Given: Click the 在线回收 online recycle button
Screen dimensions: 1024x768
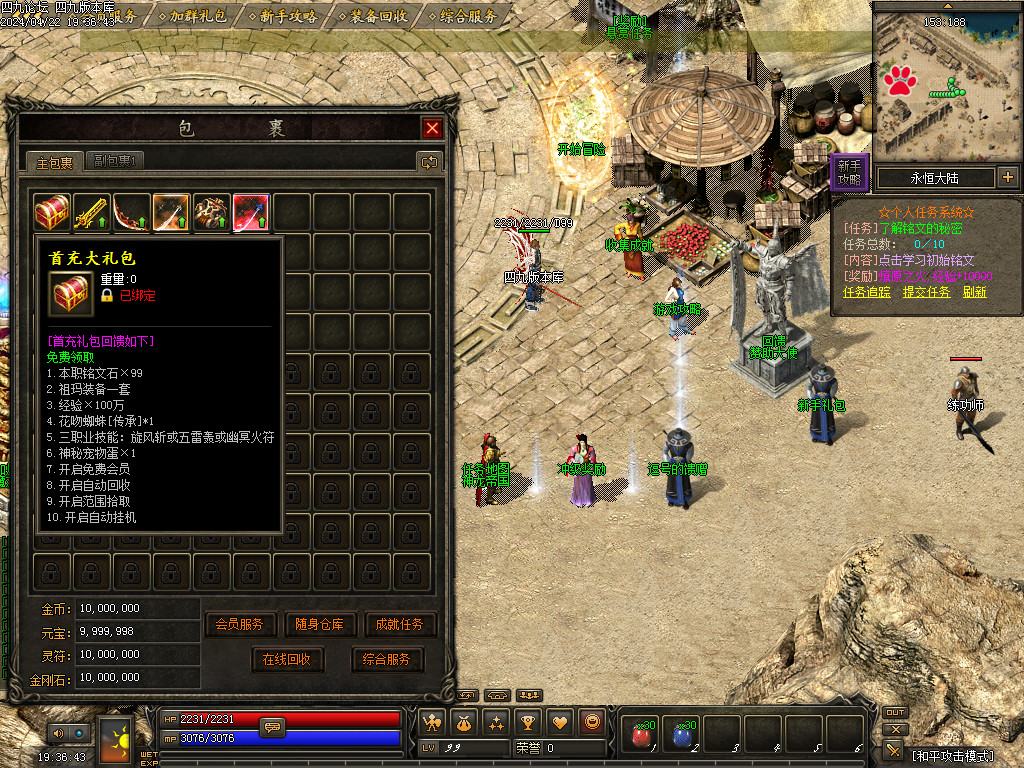Looking at the screenshot, I should [x=287, y=659].
